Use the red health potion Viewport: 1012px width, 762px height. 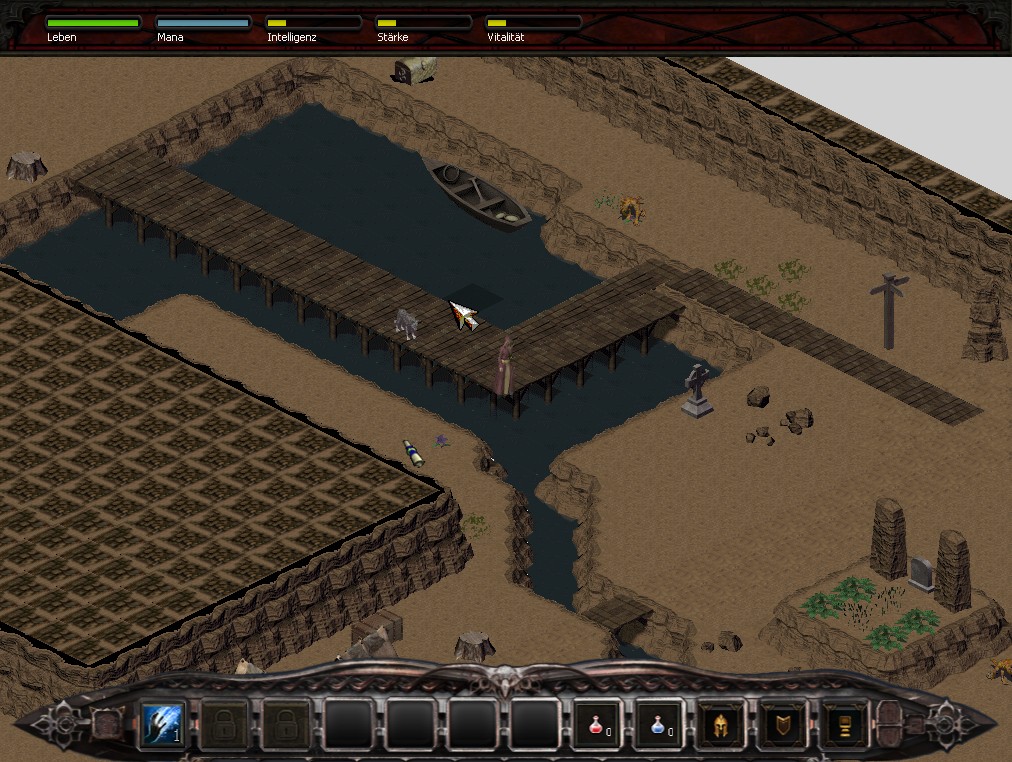[595, 723]
